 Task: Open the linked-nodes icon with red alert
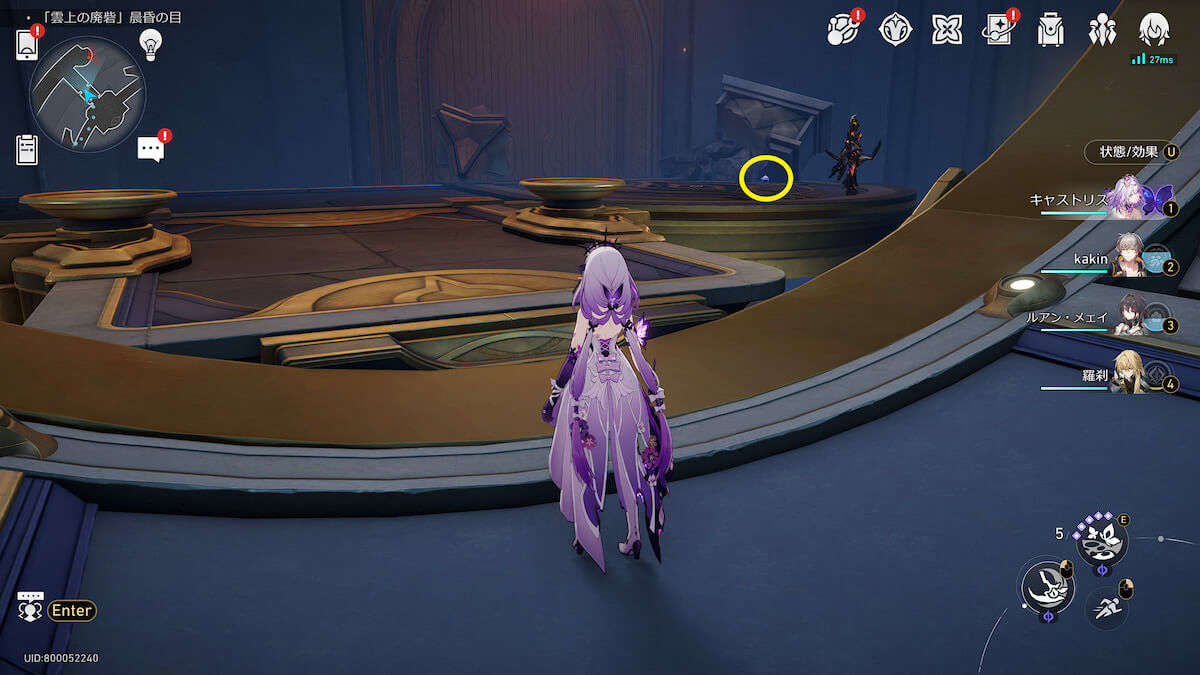pos(844,30)
